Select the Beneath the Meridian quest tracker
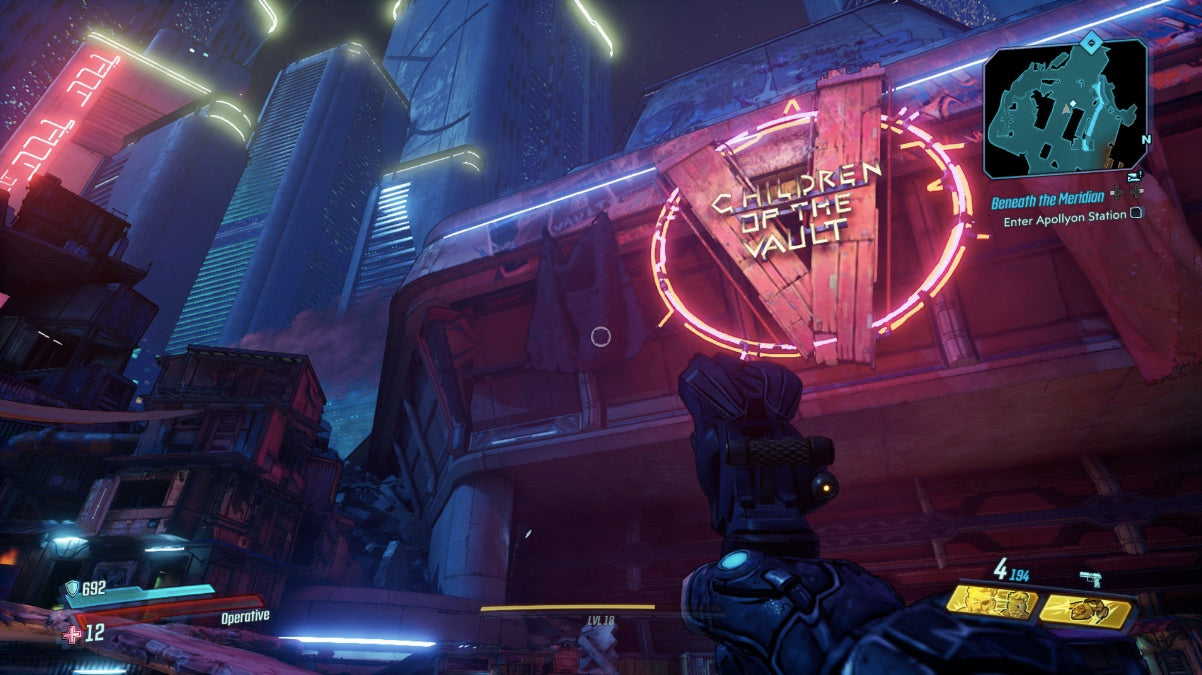This screenshot has height=675, width=1202. 1047,200
